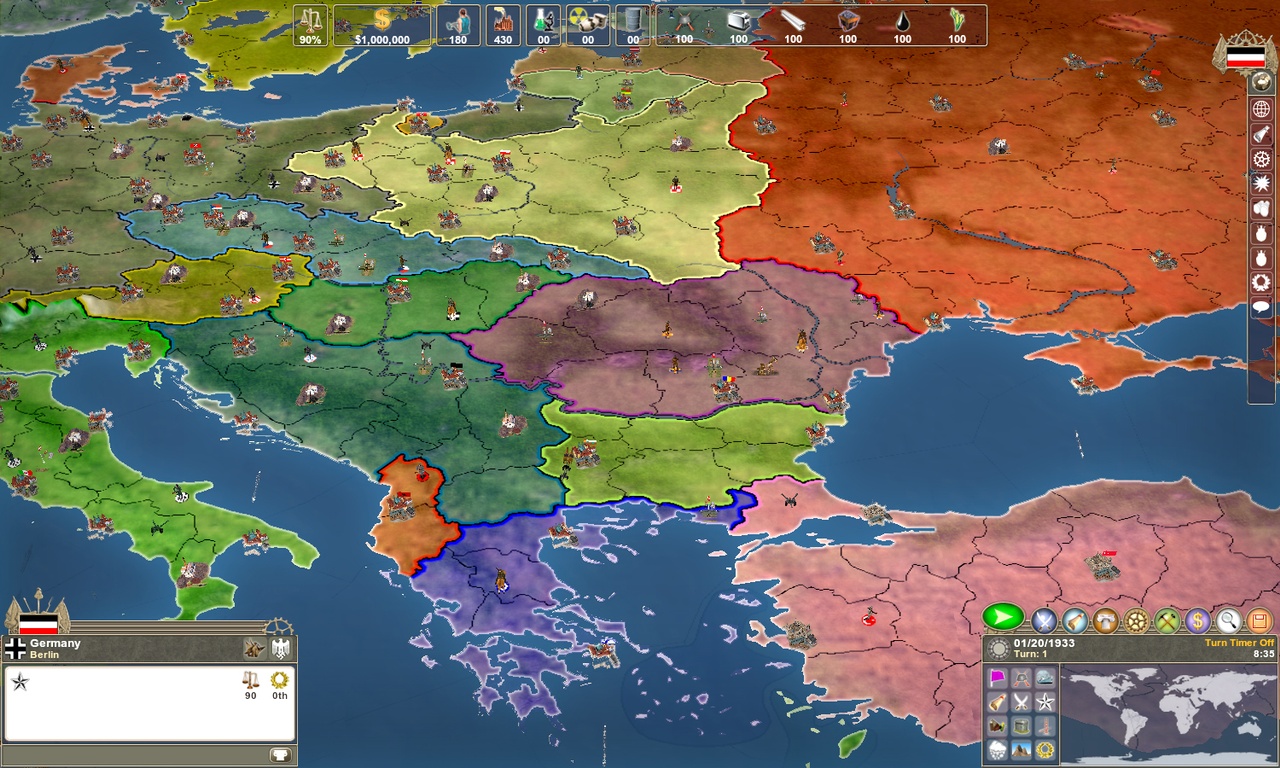End the current turn with the green arrow
This screenshot has height=768, width=1280.
point(1002,619)
